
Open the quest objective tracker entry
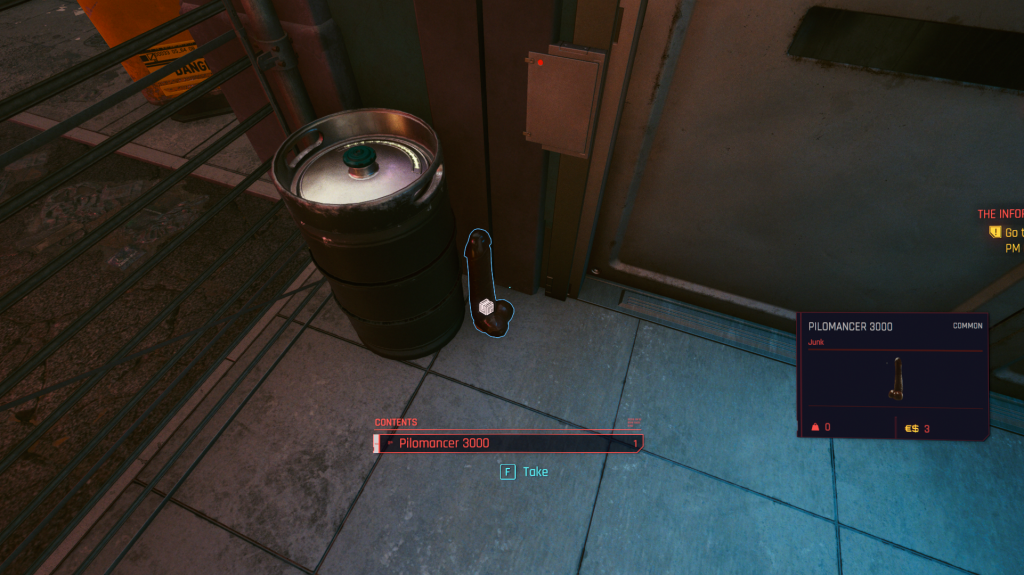(1001, 231)
